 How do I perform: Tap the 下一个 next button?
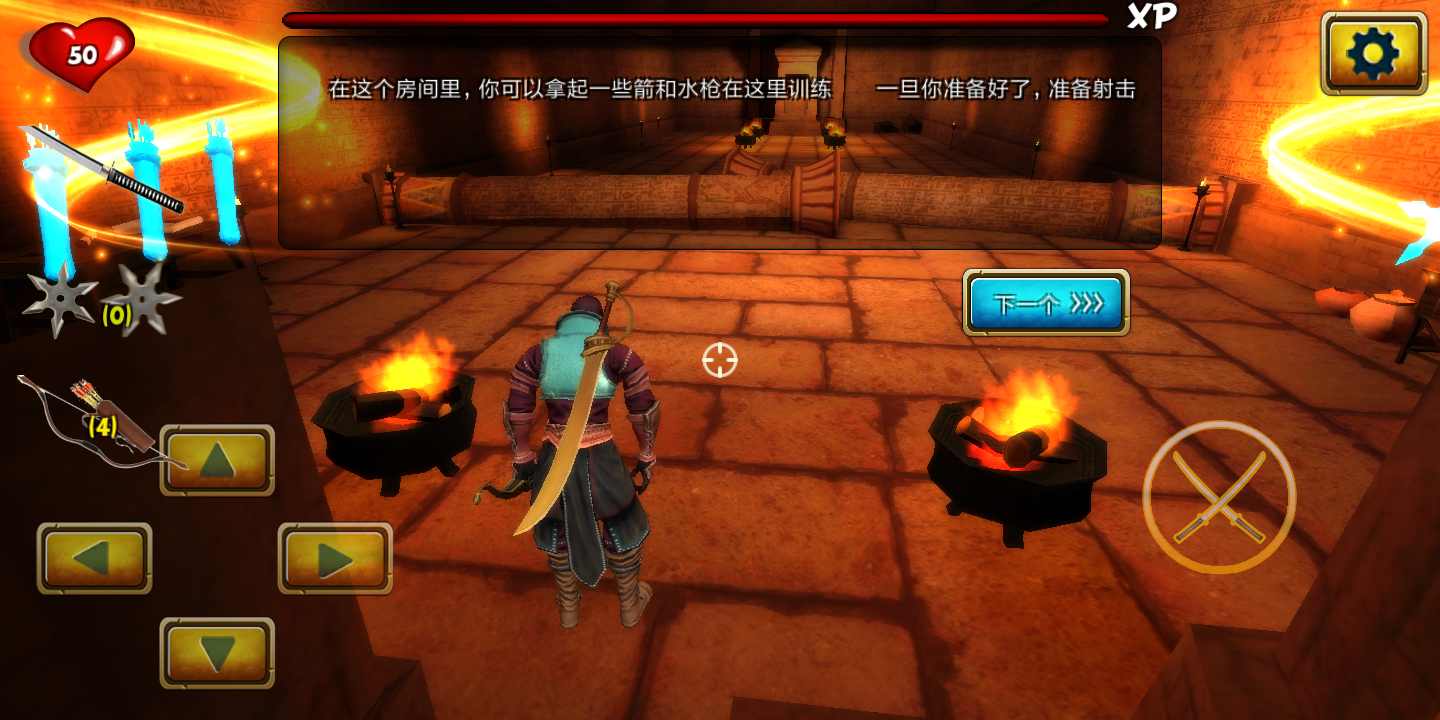coord(1046,302)
